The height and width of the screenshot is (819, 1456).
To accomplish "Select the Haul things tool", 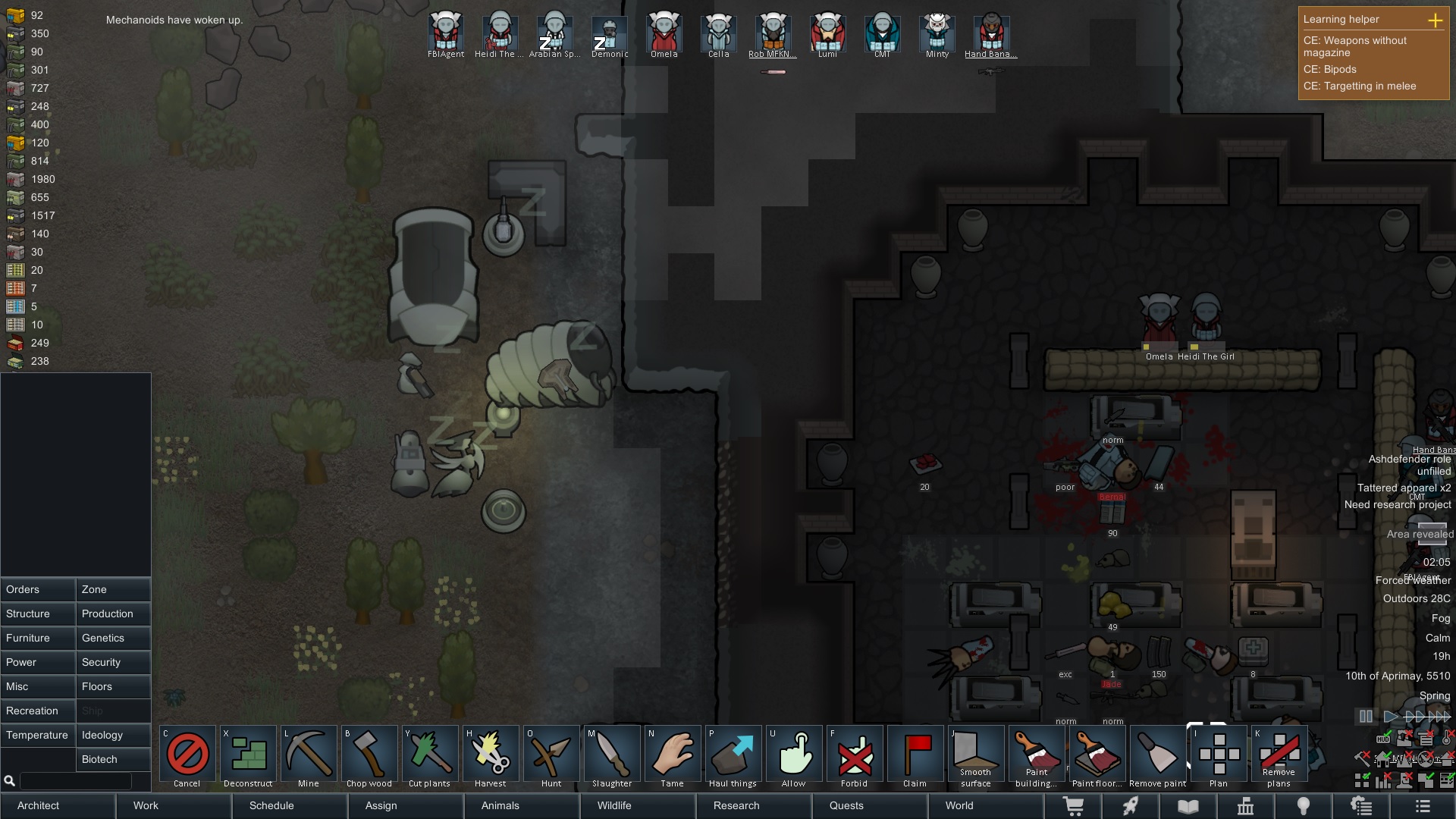I will 733,754.
